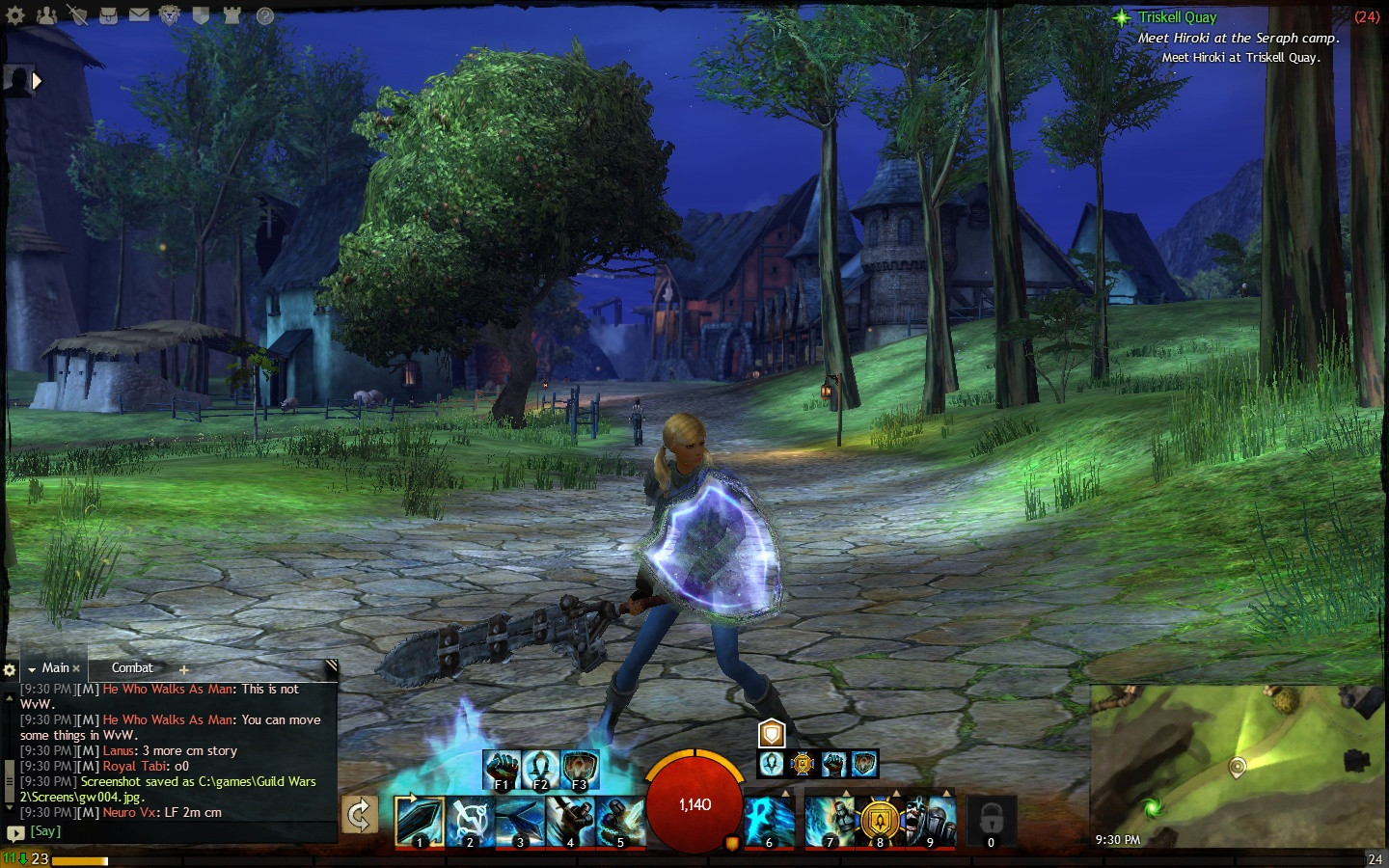
Task: Use the F3 shield virtue skill
Action: (x=580, y=769)
